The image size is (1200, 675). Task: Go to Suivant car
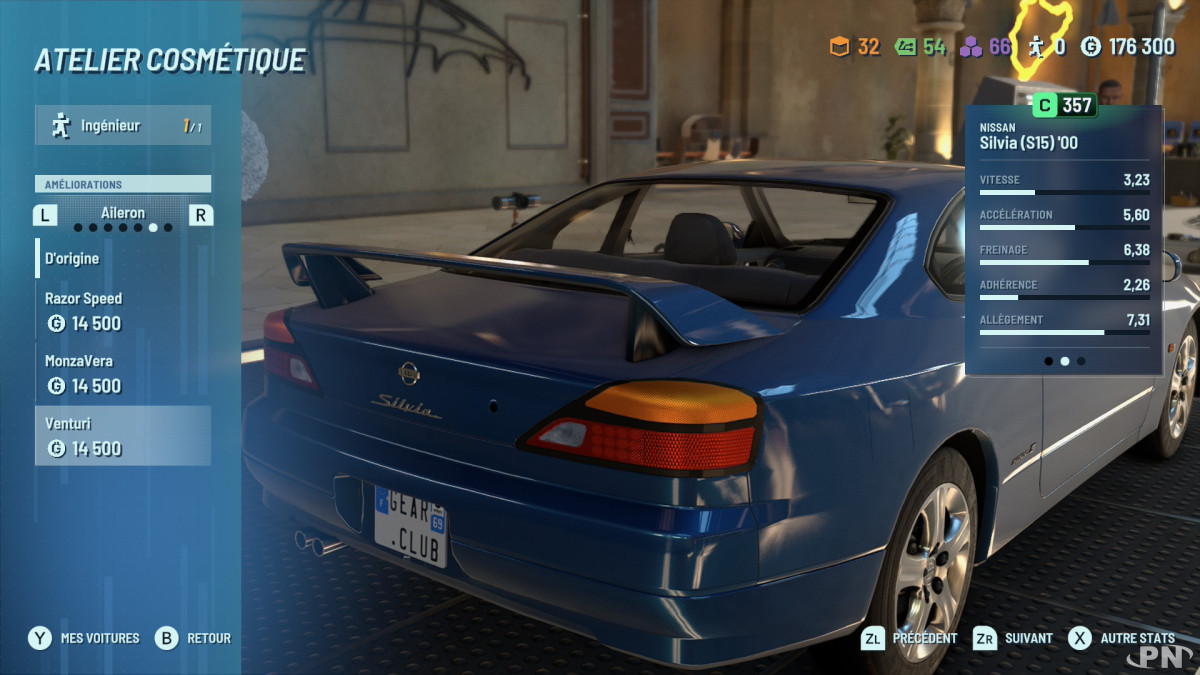[x=1013, y=638]
